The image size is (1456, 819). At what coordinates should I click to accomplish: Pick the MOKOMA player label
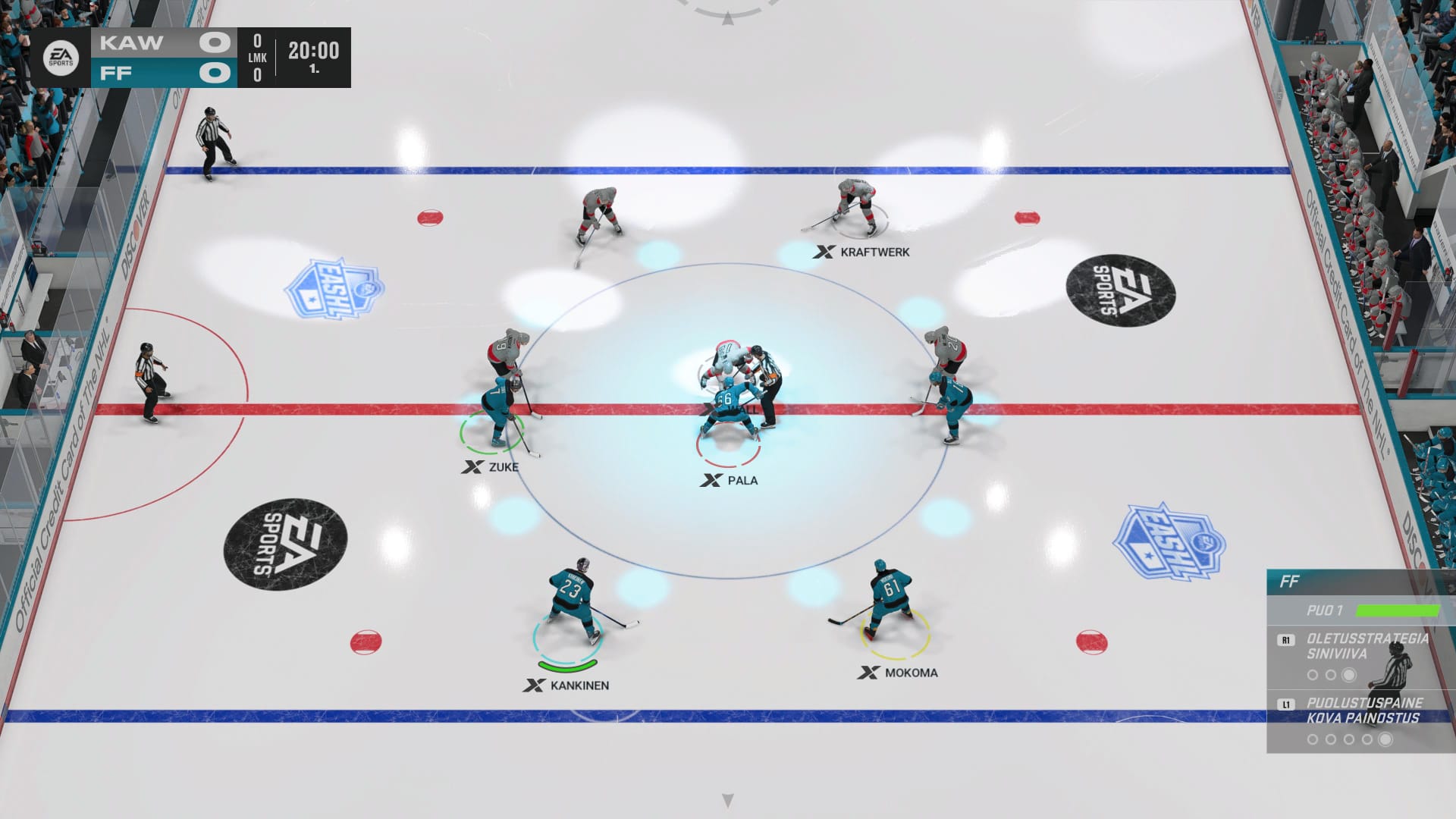click(899, 673)
